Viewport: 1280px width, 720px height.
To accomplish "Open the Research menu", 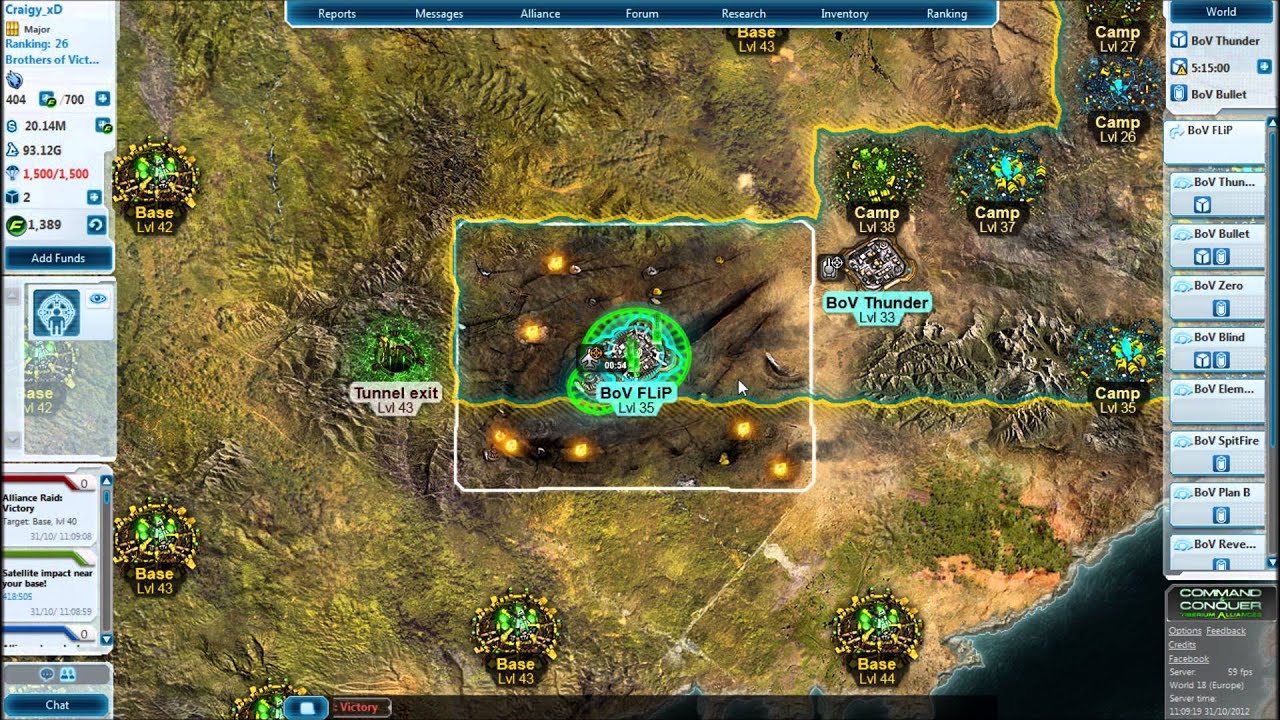I will 743,14.
